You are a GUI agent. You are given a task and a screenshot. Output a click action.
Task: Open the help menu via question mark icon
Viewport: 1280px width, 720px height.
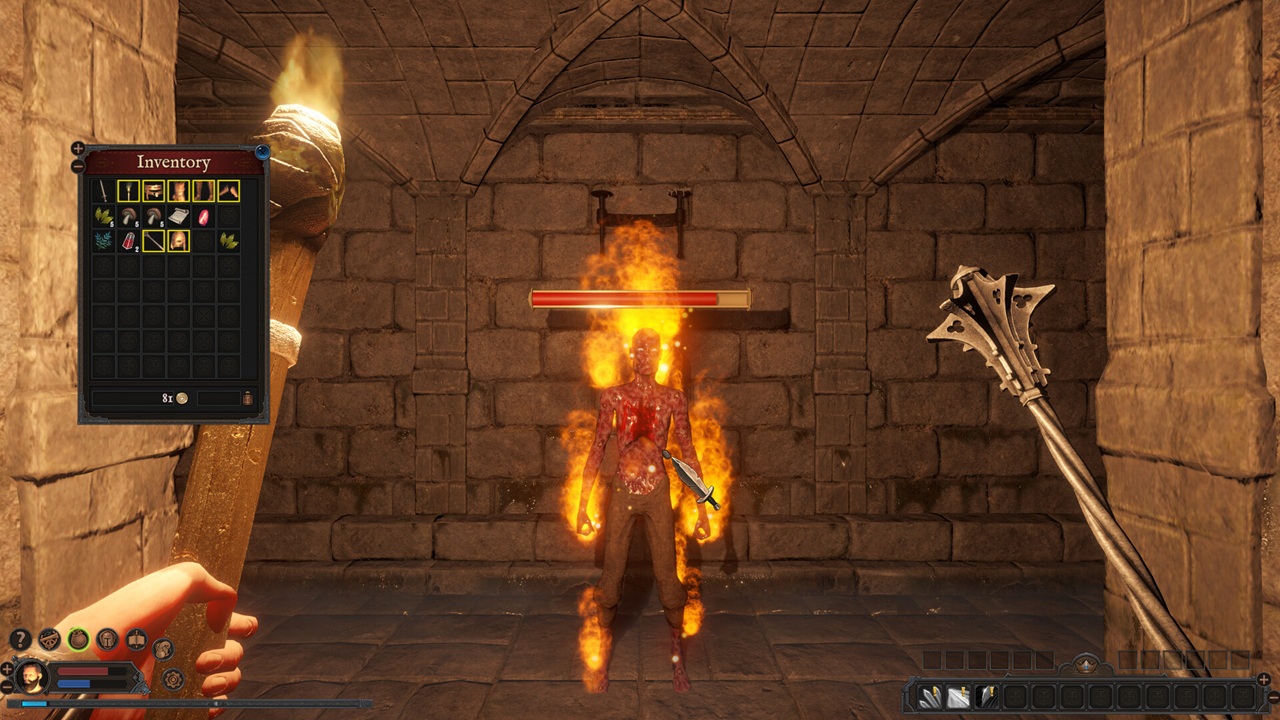click(20, 638)
